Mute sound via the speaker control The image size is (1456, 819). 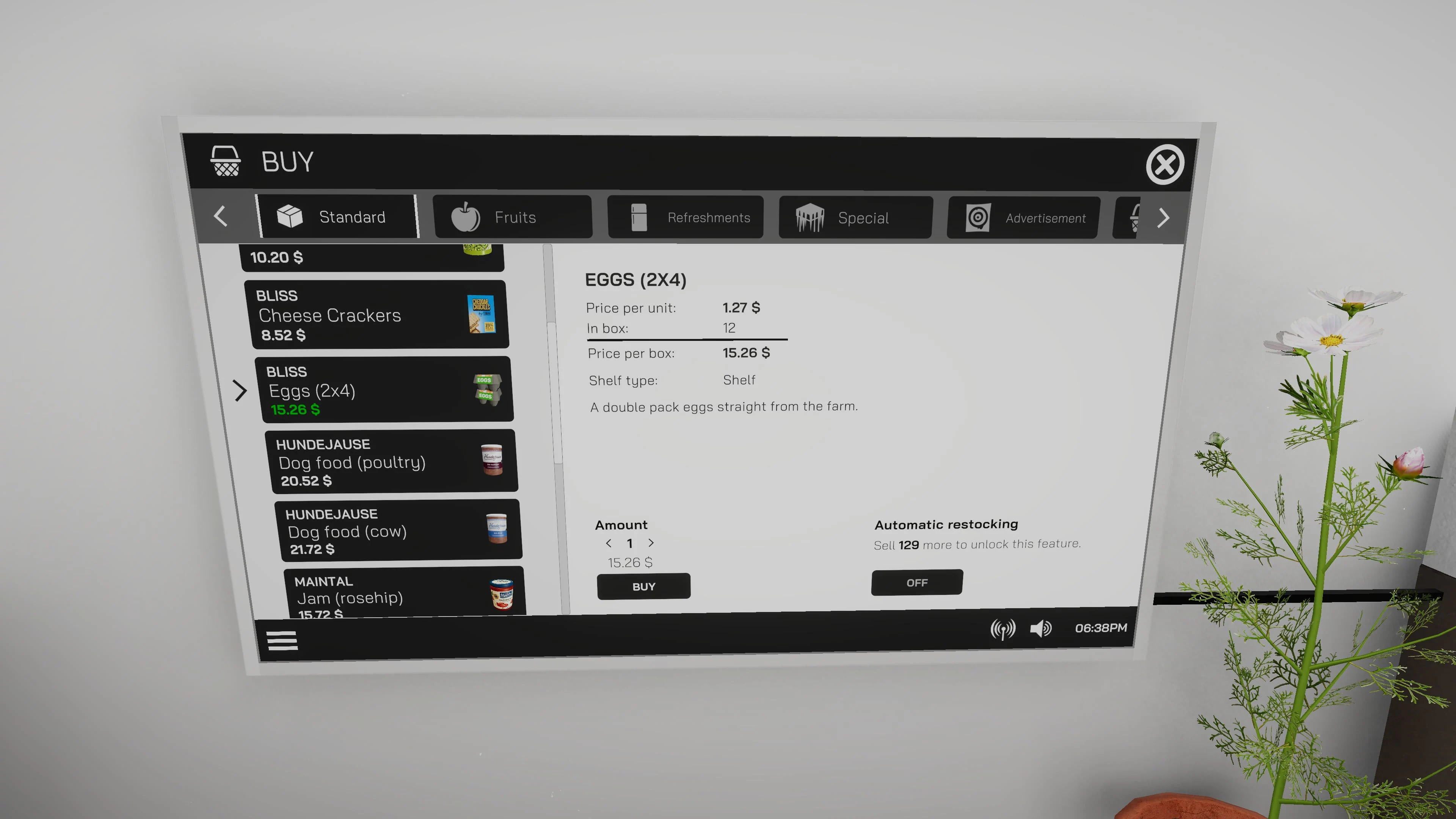(1040, 629)
